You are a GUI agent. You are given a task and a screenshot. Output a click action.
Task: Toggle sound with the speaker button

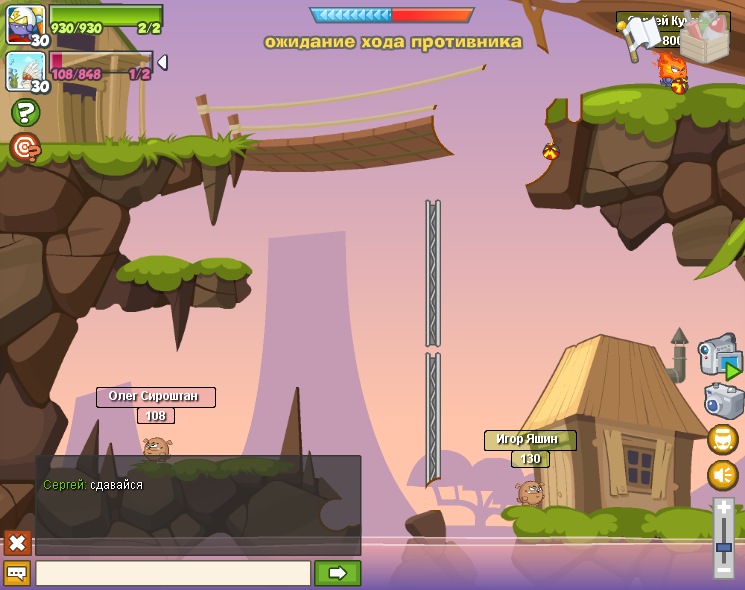point(723,475)
